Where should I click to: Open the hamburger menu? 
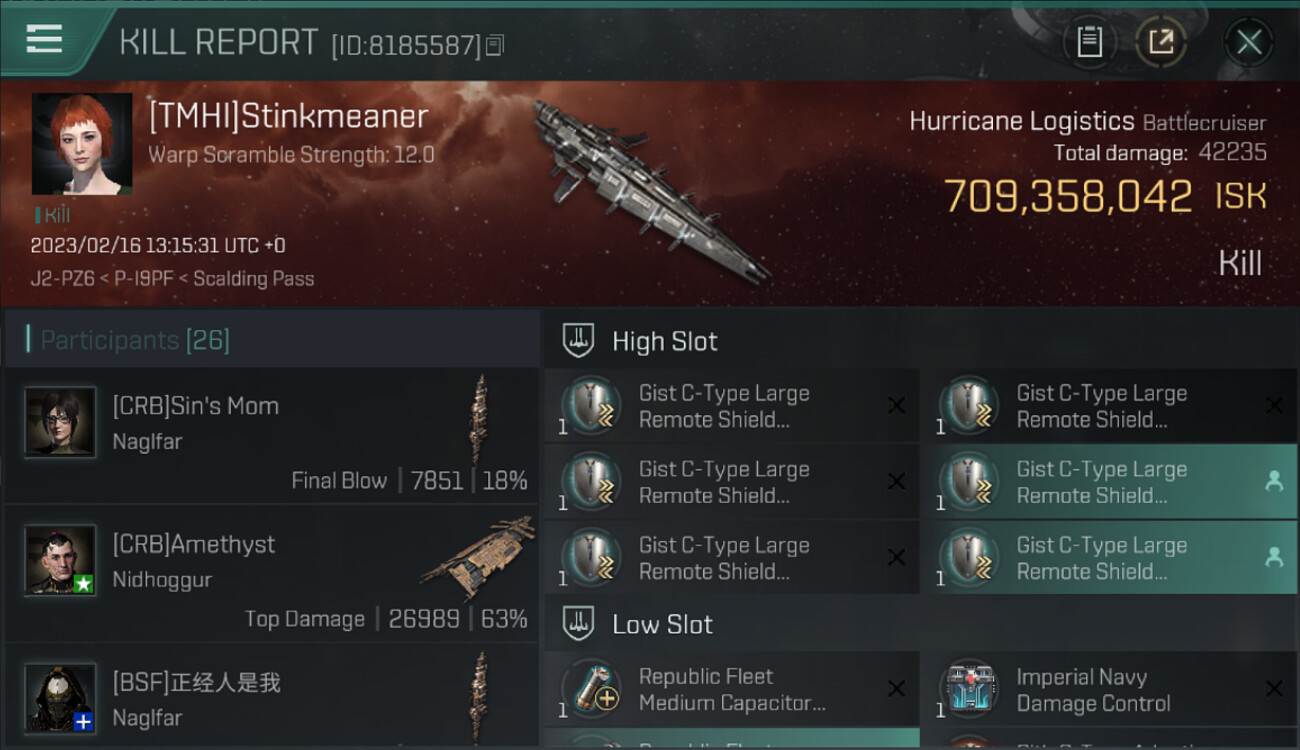click(x=45, y=40)
